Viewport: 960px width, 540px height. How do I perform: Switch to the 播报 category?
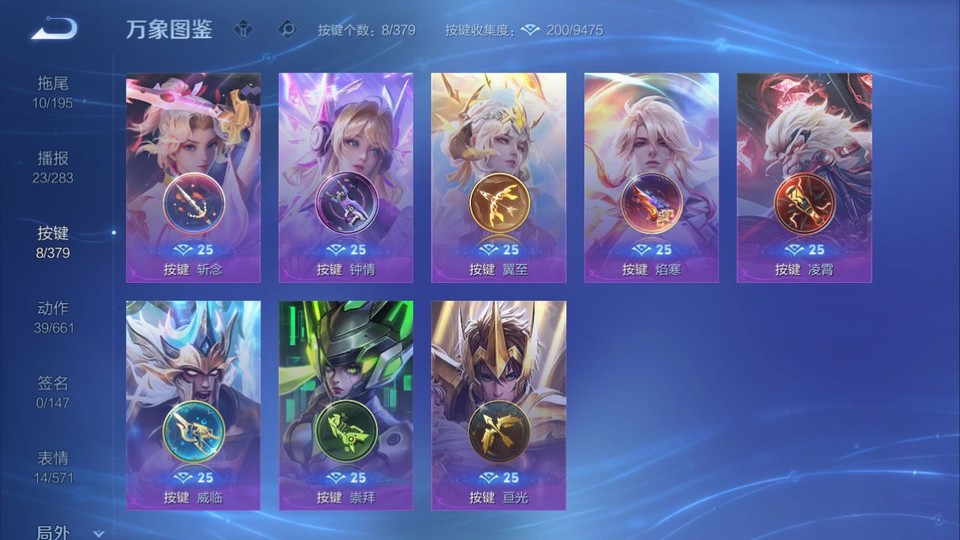pyautogui.click(x=53, y=166)
